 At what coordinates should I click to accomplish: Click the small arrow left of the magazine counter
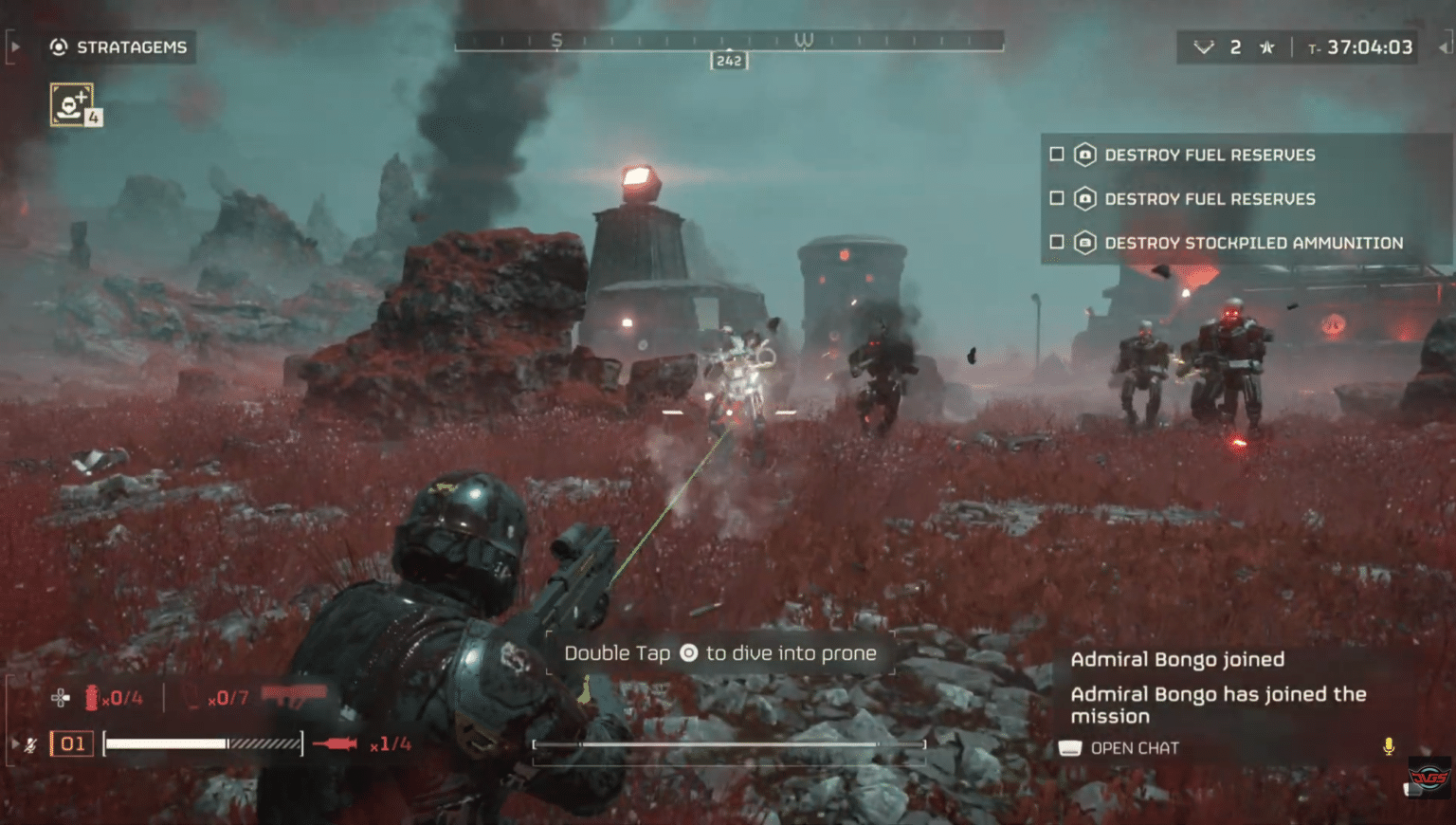click(x=15, y=743)
